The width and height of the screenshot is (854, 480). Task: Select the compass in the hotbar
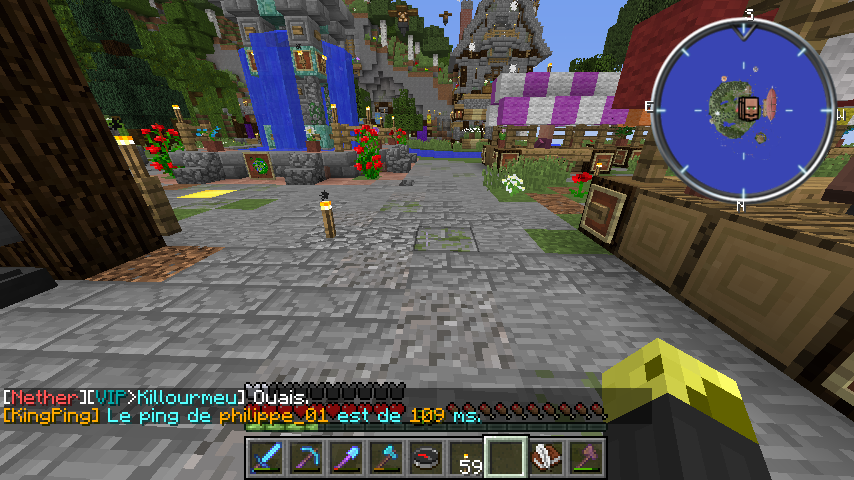(425, 458)
